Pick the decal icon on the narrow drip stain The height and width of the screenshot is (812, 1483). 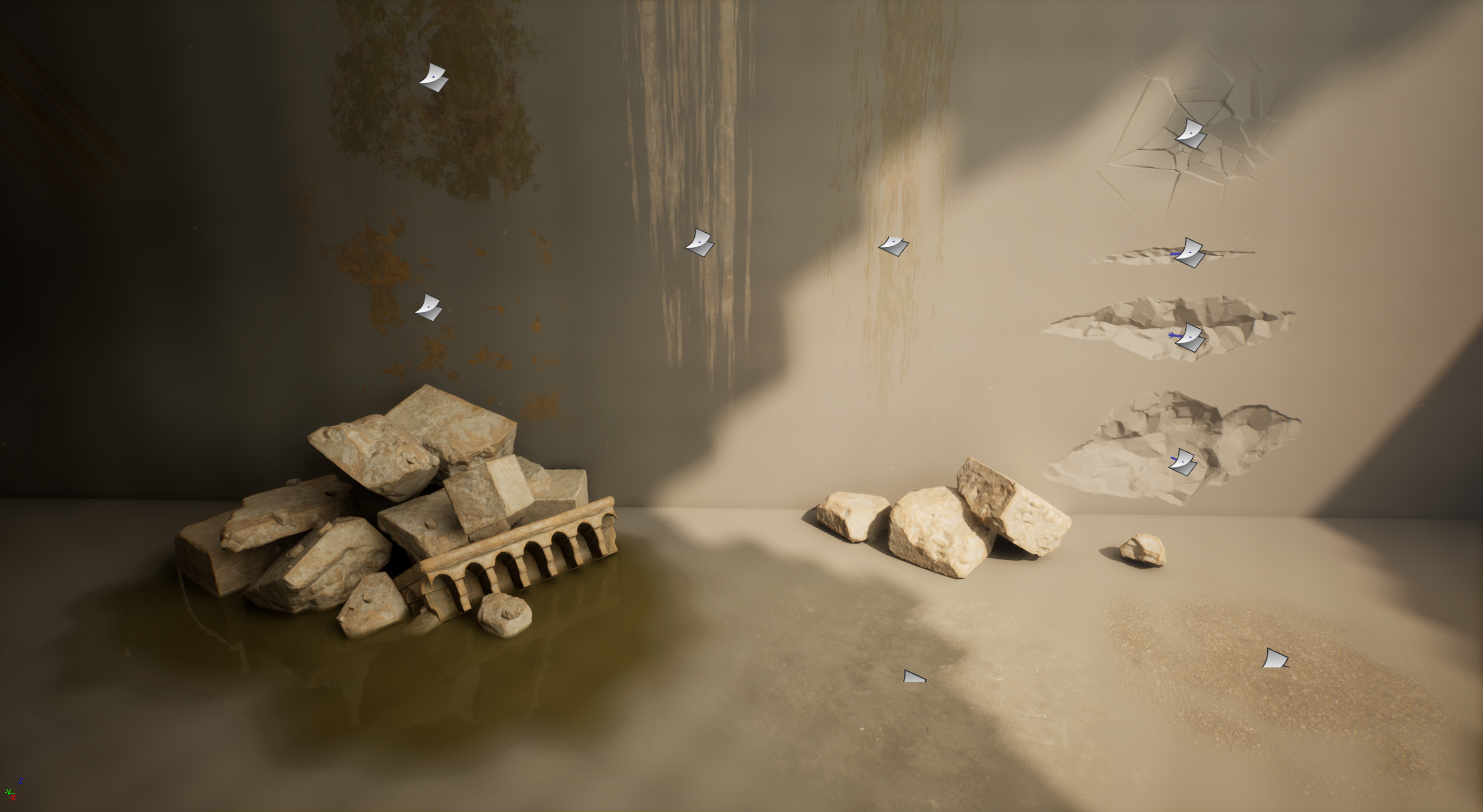pos(894,246)
